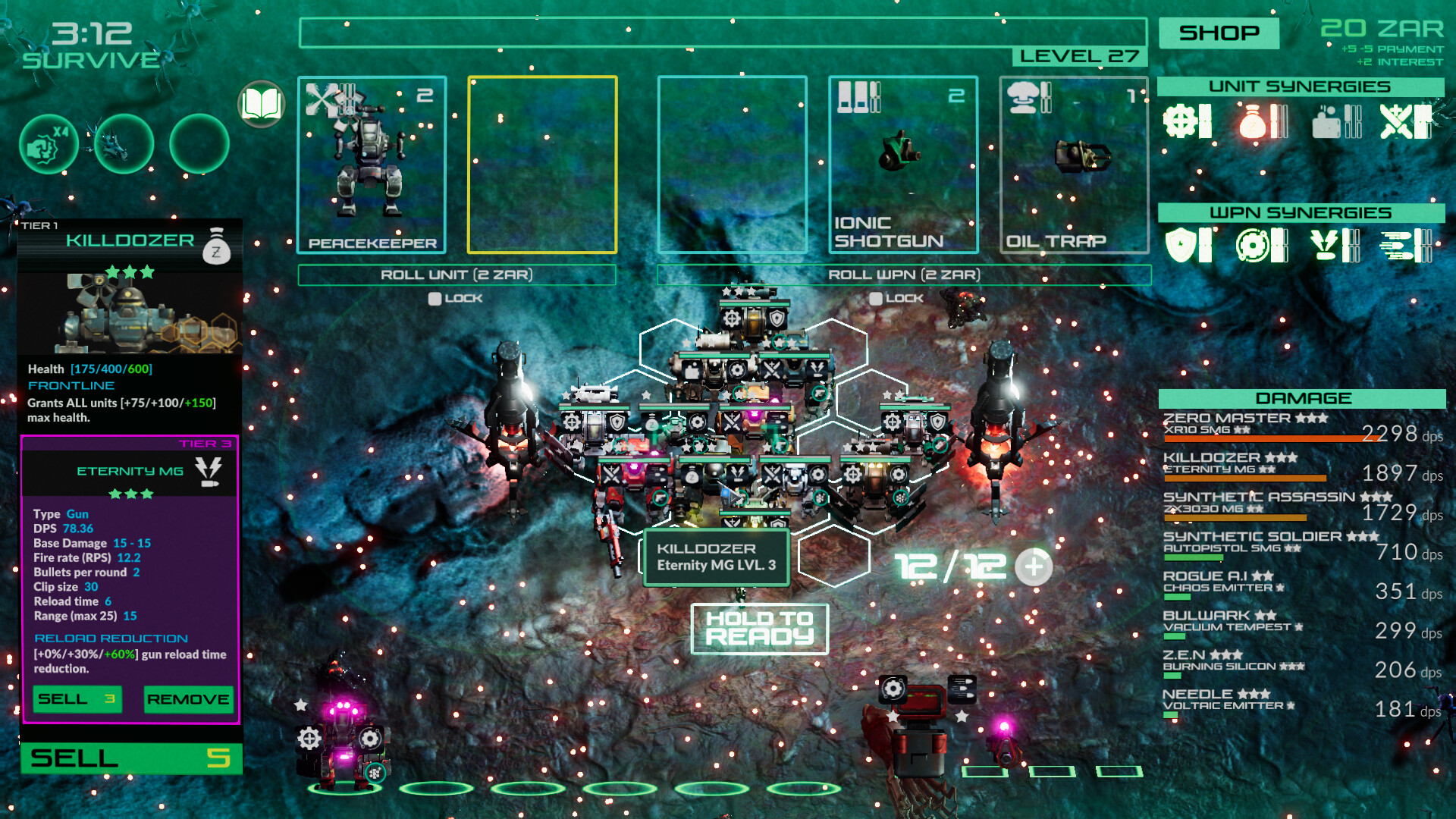Click the plus beside the 12/12 counter
The width and height of the screenshot is (1456, 819).
tap(1033, 566)
